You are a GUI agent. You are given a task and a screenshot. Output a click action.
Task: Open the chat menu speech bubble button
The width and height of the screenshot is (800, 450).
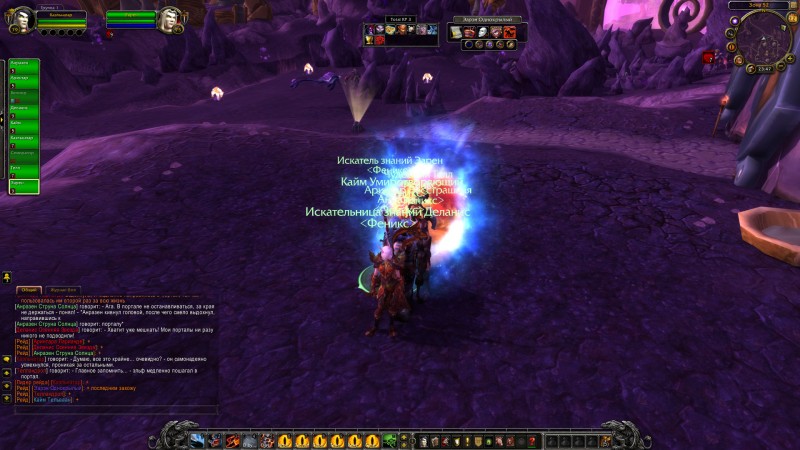[7, 358]
